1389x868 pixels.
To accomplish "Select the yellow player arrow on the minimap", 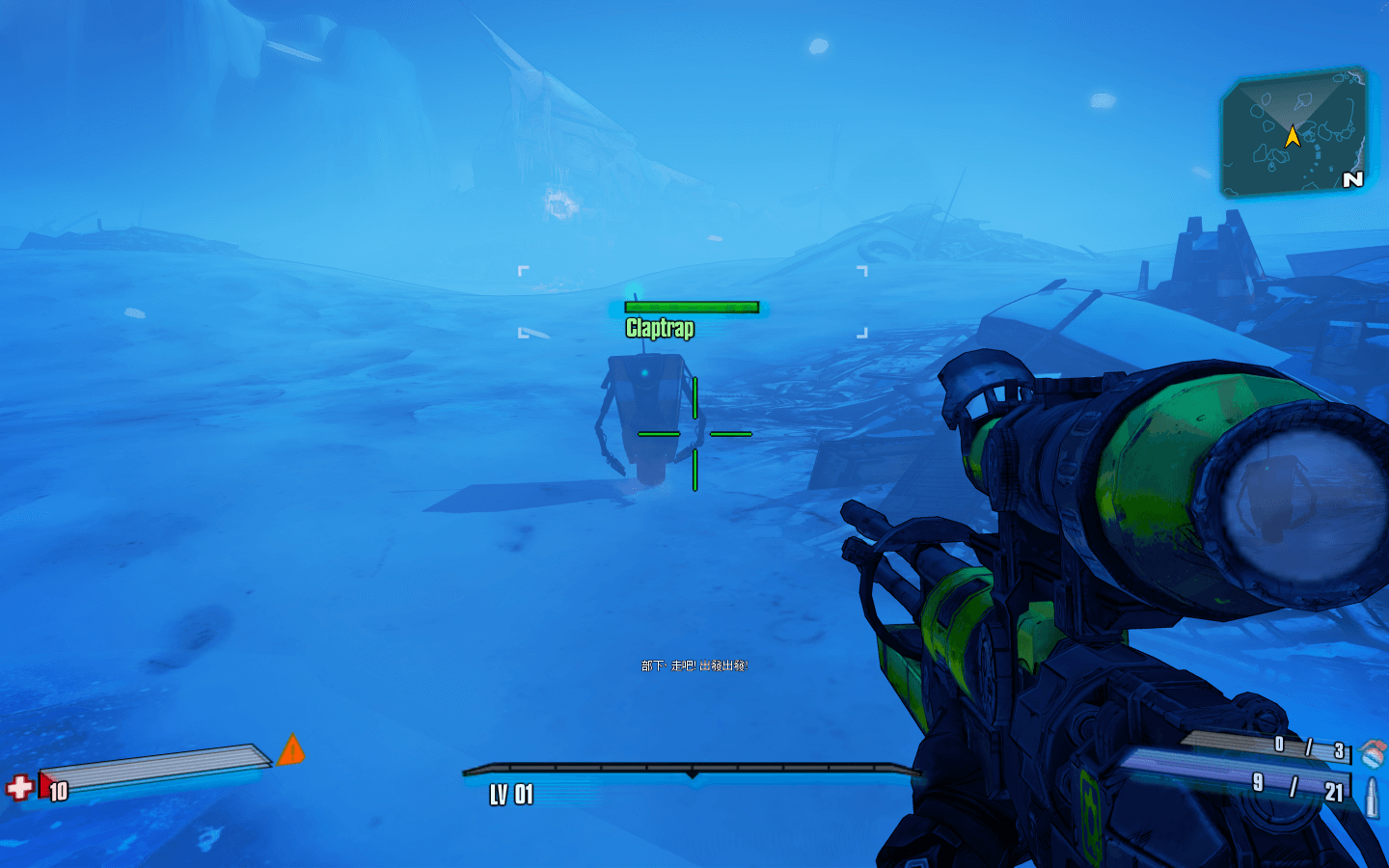I will pyautogui.click(x=1293, y=137).
